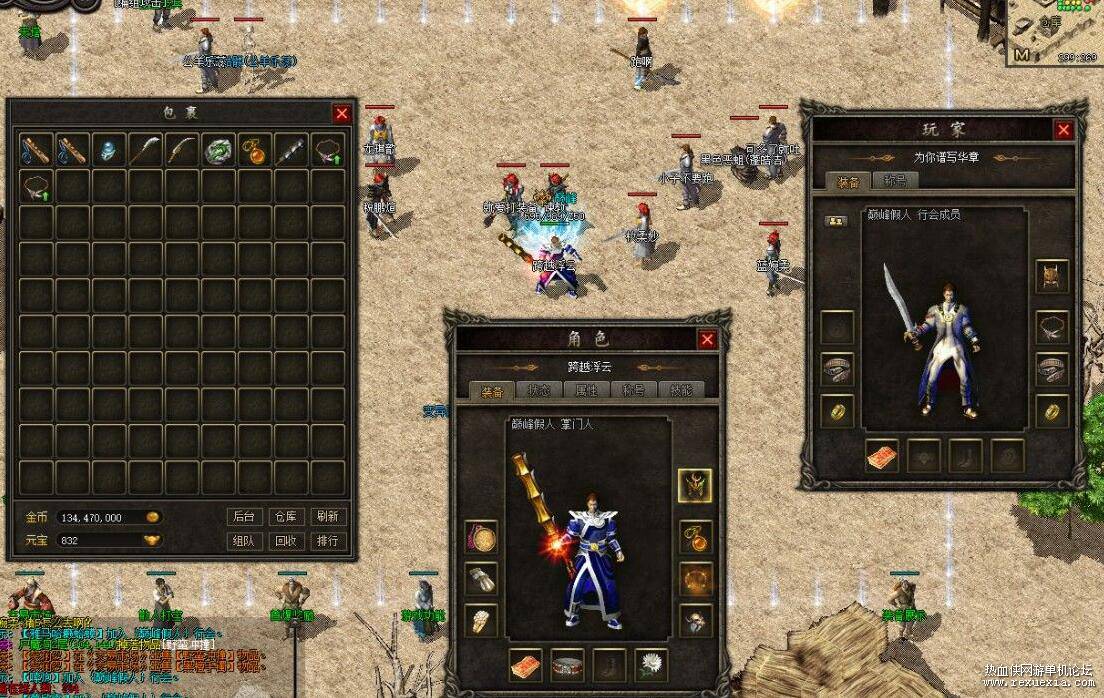Select the green jade ring in the bag
The width and height of the screenshot is (1104, 698).
219,150
